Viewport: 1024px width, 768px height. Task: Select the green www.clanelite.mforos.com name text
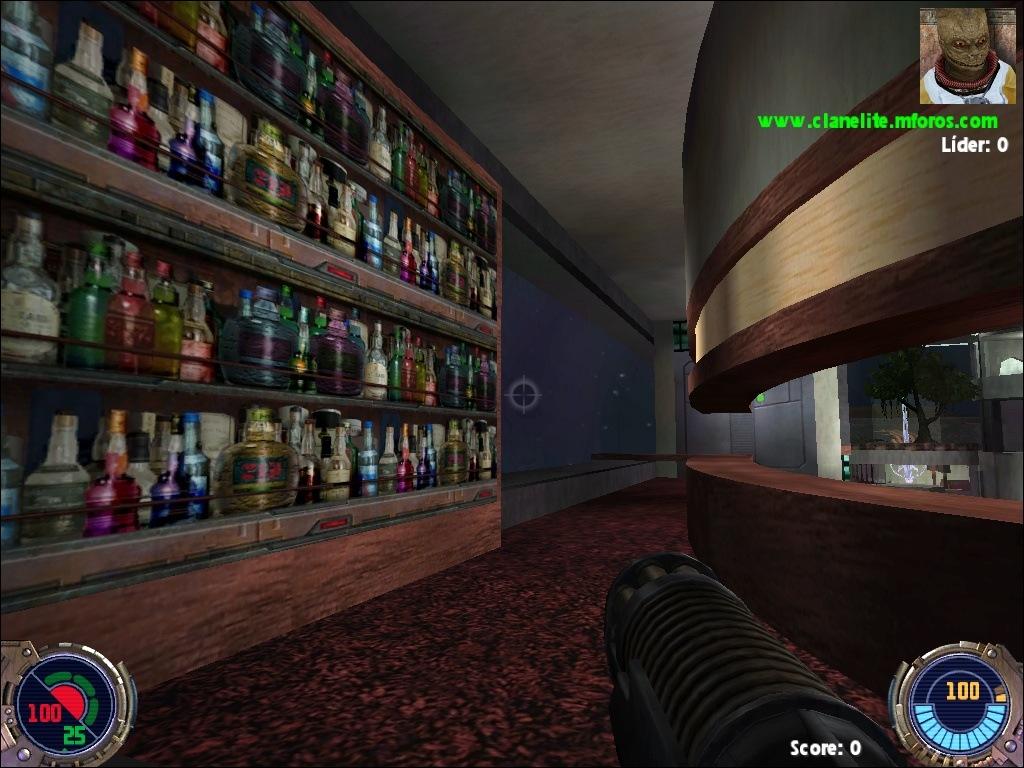[x=877, y=121]
